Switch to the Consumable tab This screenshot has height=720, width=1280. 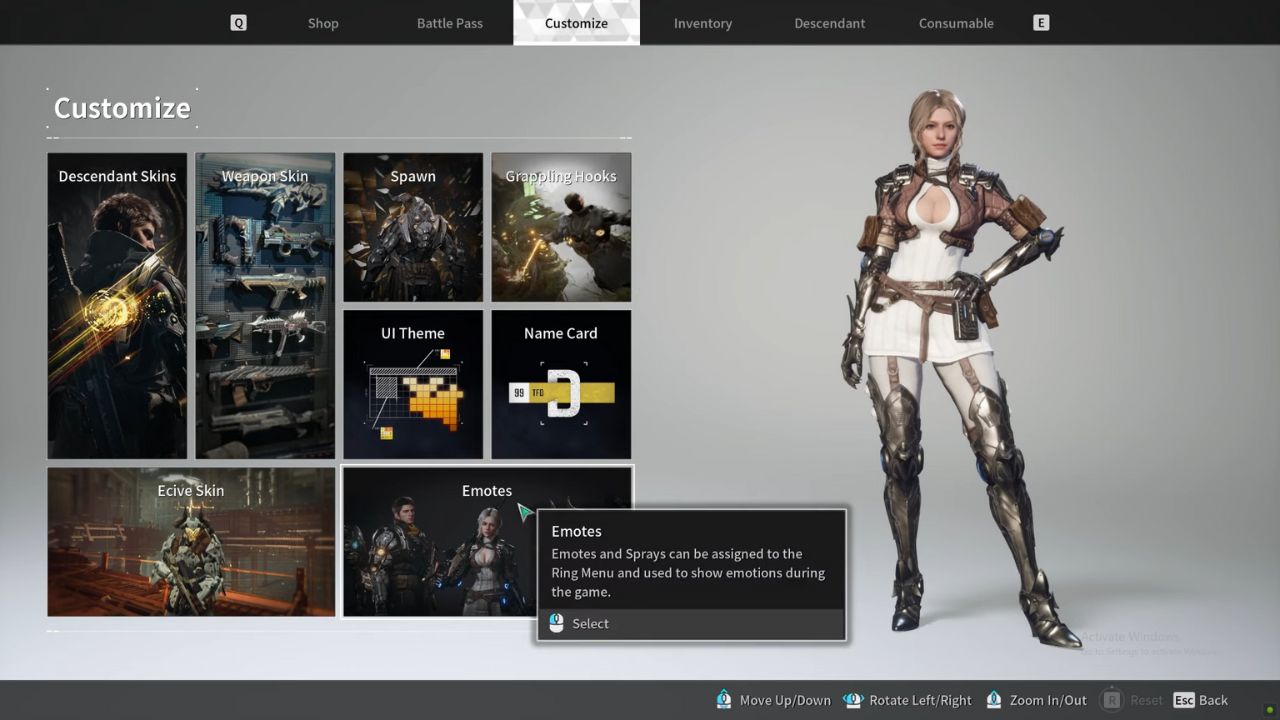click(956, 22)
